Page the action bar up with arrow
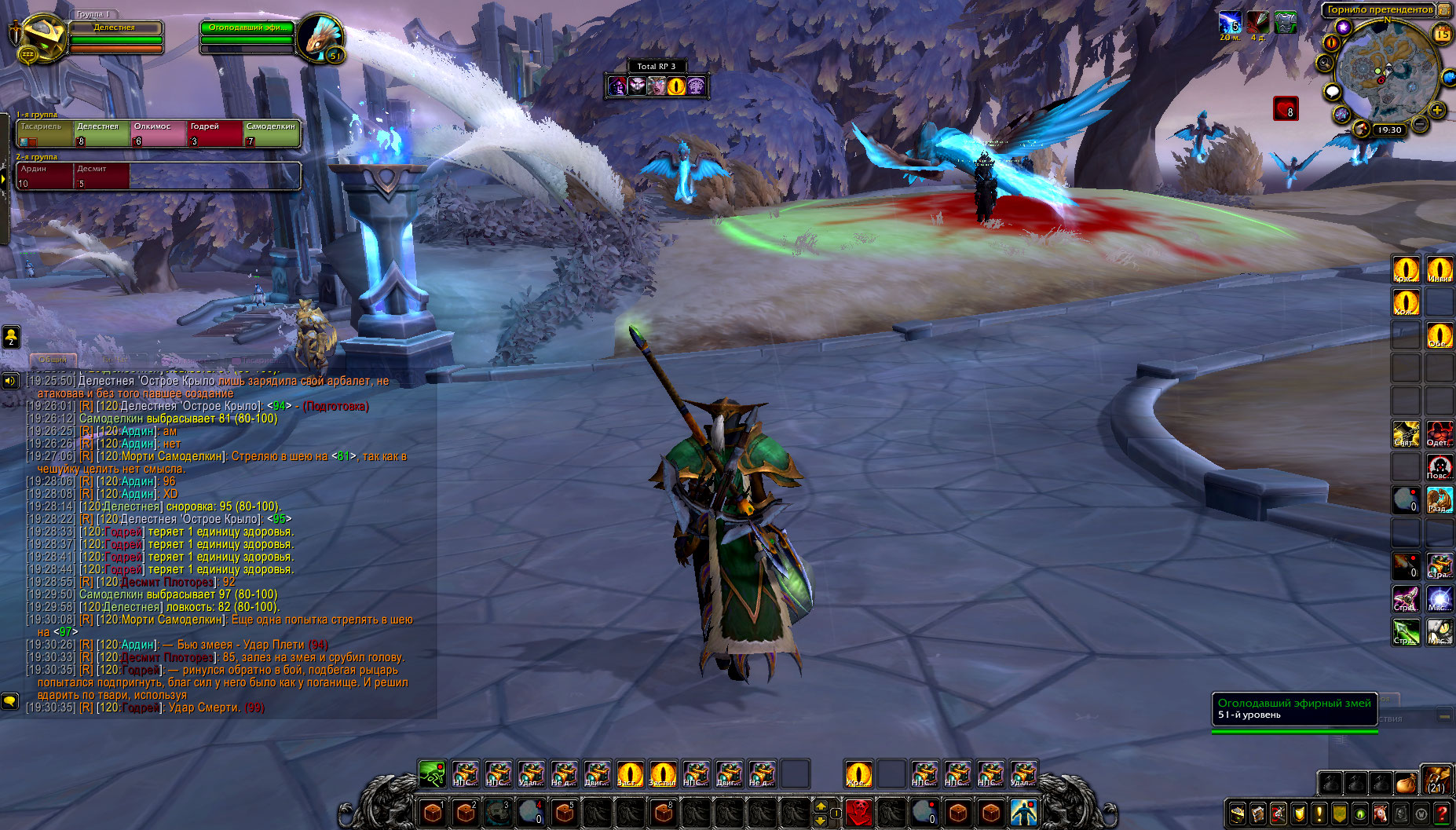1456x830 pixels. 821,806
